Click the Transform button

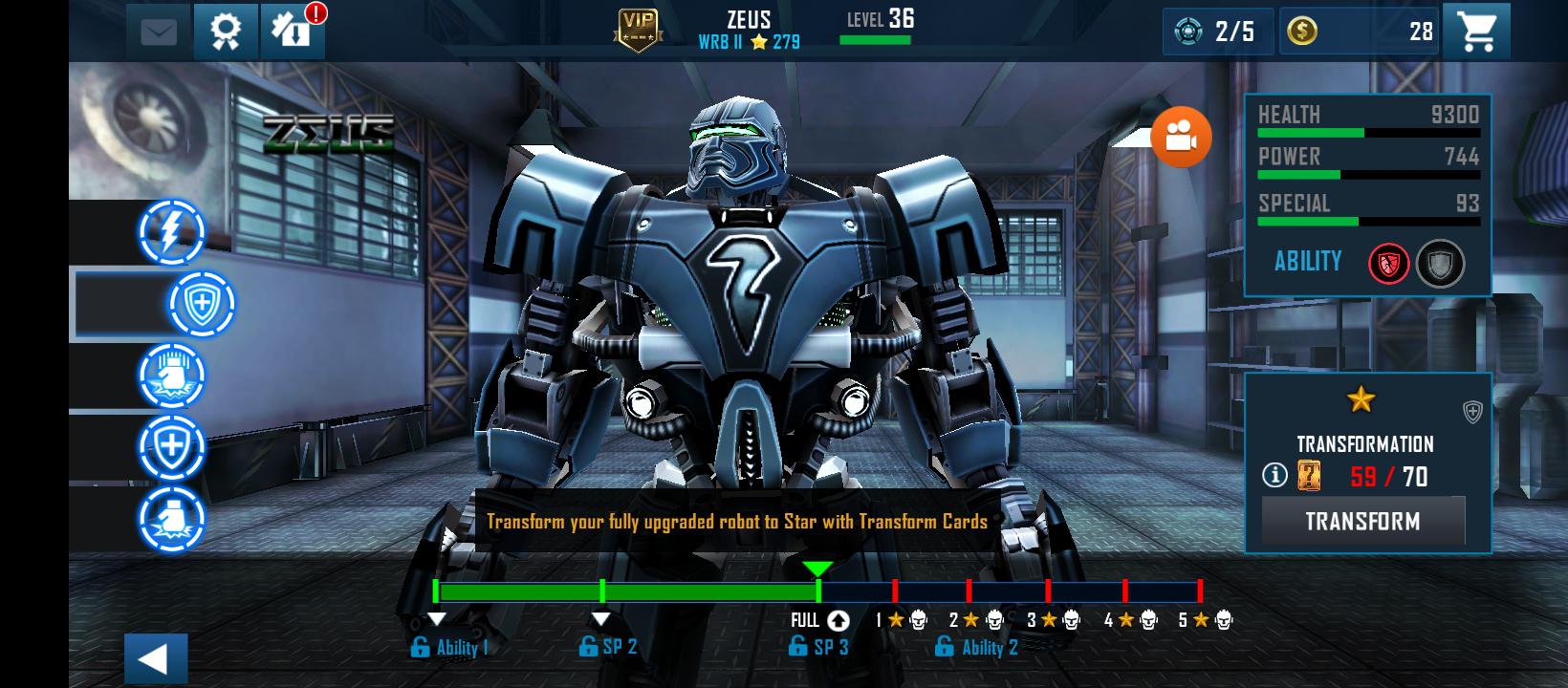[x=1362, y=521]
